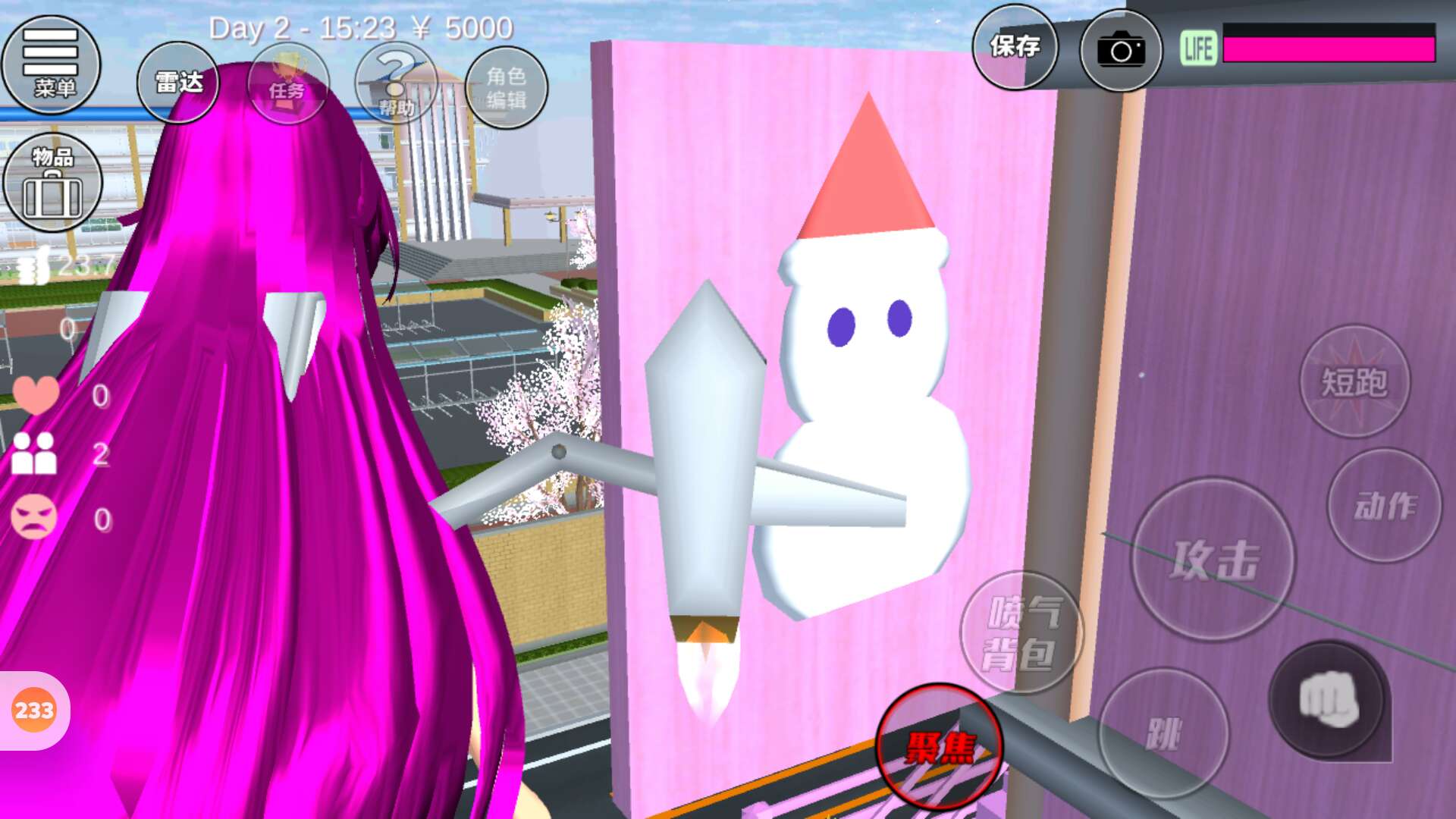The width and height of the screenshot is (1456, 819).
Task: Hit the 攻击 attack button
Action: tap(1213, 560)
